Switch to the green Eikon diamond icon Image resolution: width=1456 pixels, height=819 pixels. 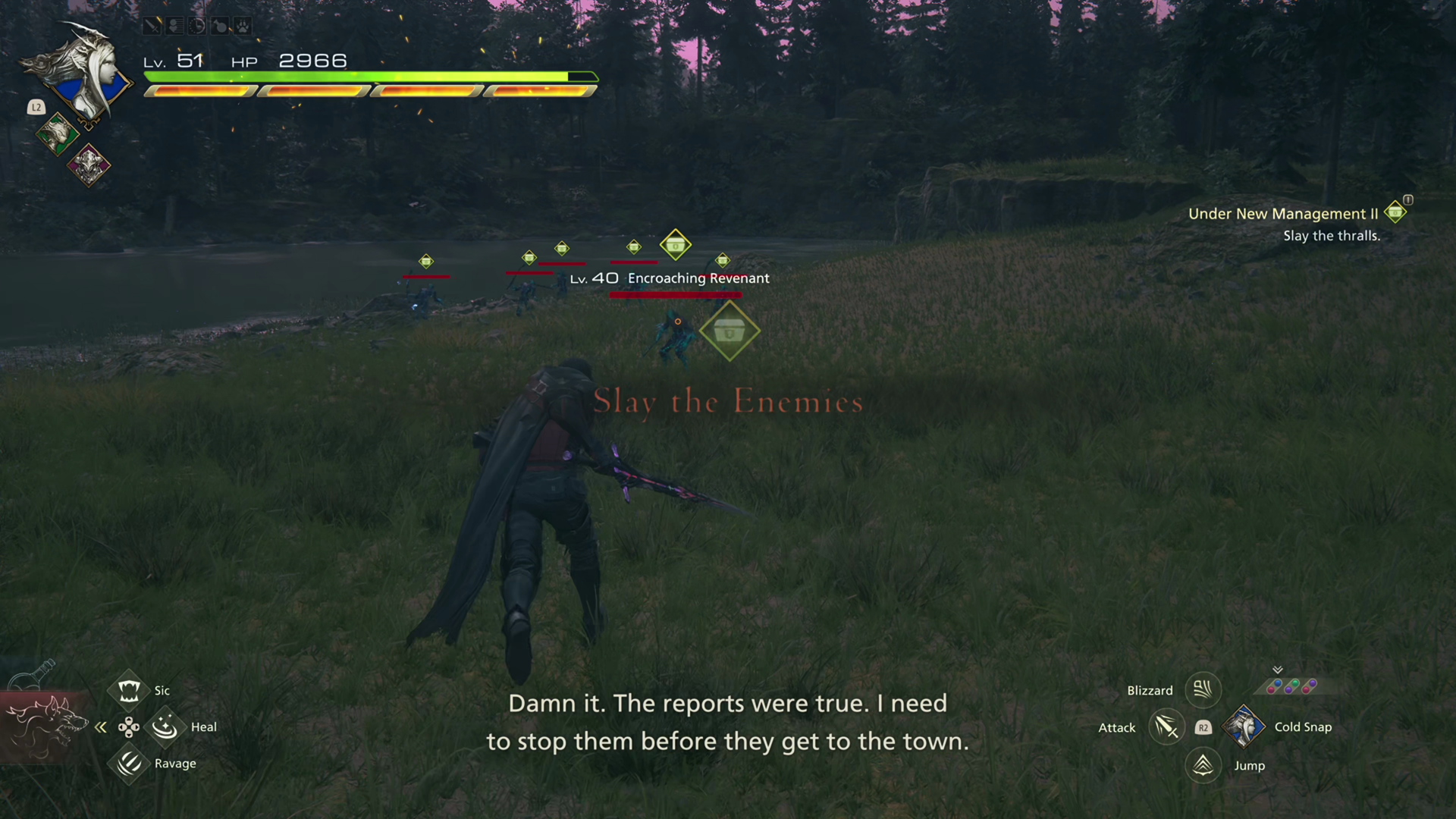pyautogui.click(x=57, y=135)
